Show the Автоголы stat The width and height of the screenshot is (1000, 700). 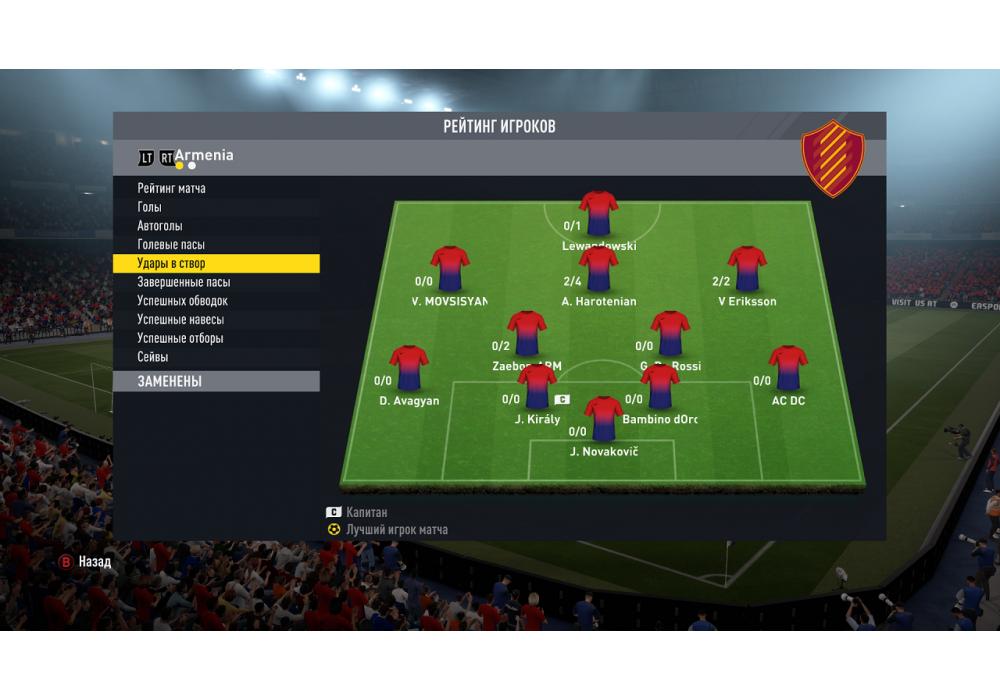[x=160, y=226]
